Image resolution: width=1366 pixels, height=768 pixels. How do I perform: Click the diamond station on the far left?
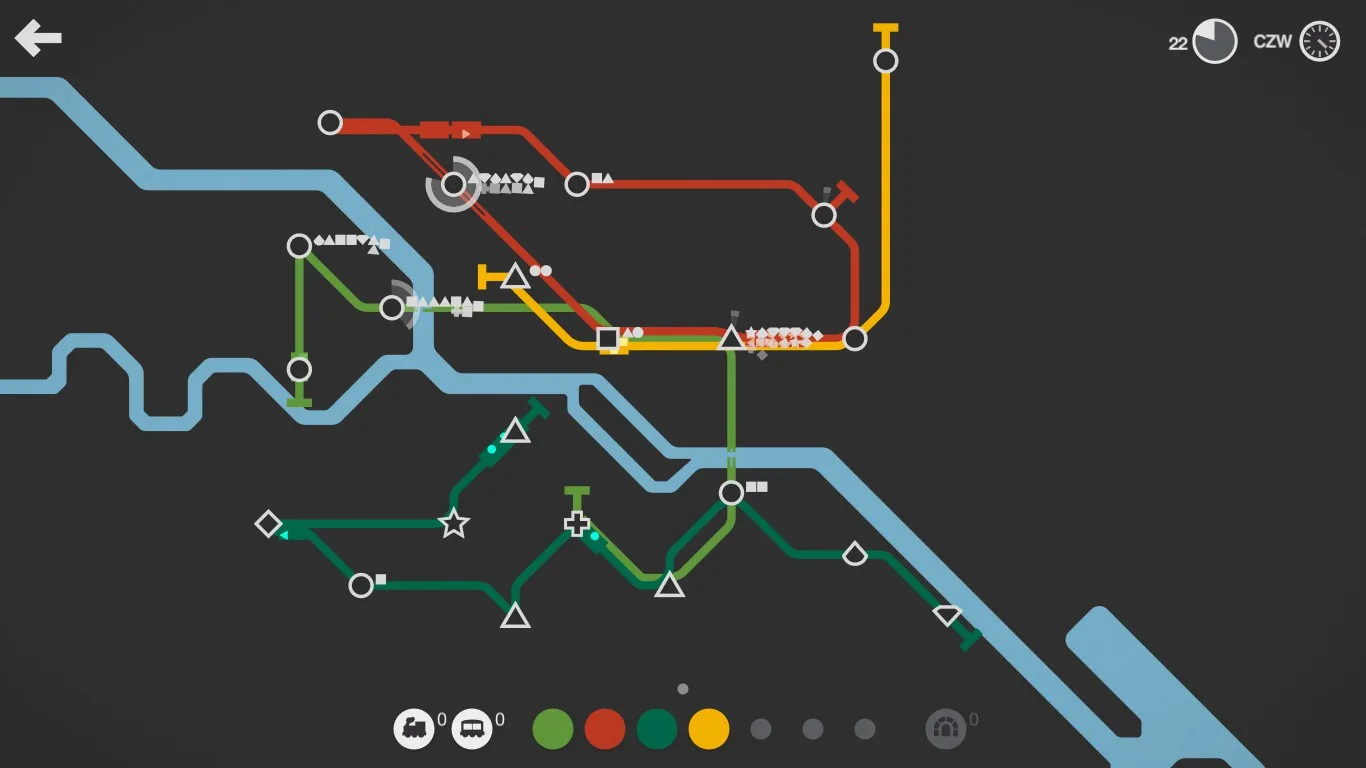point(268,522)
